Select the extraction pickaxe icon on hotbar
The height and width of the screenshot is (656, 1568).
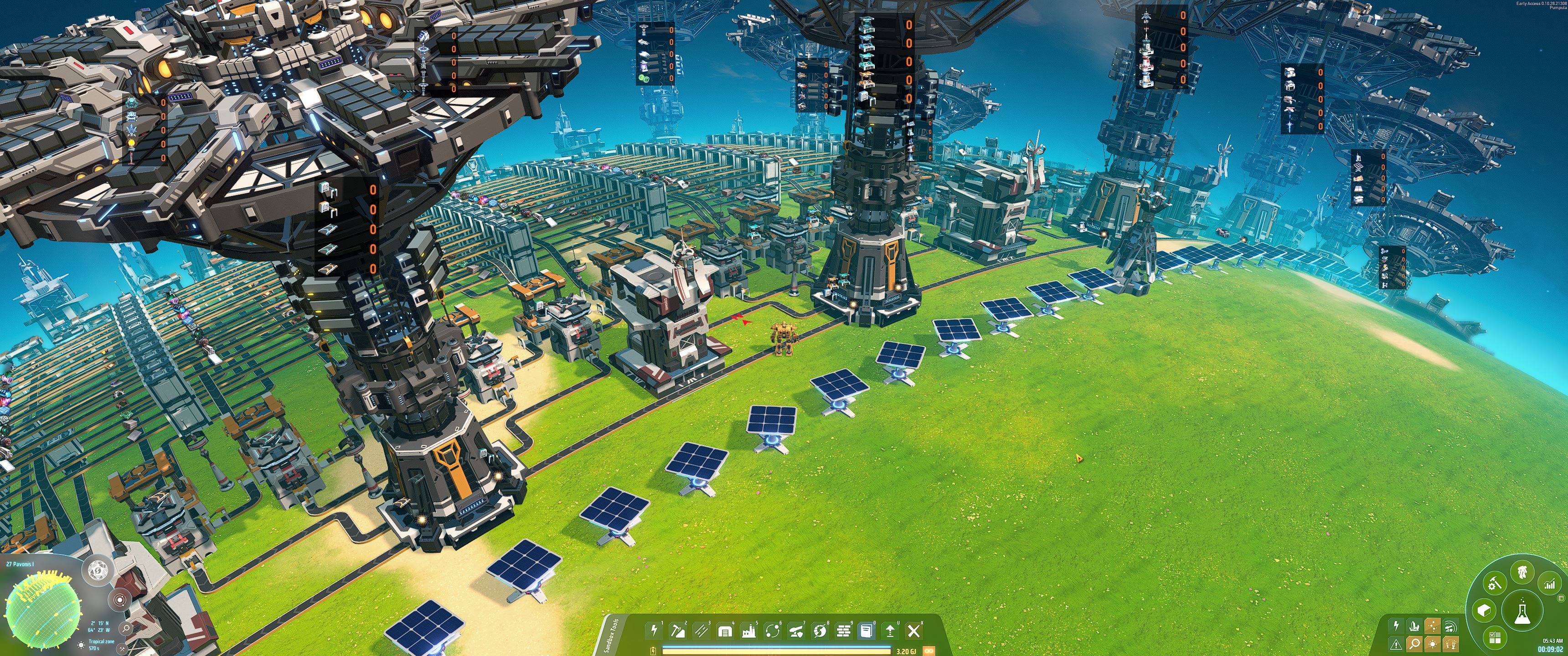pos(679,632)
